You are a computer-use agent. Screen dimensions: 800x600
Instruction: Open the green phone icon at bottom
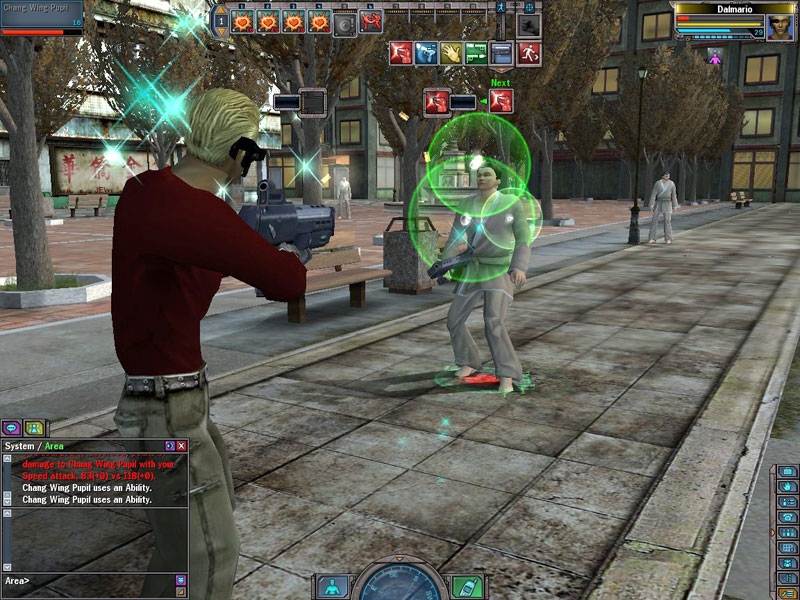click(x=466, y=587)
